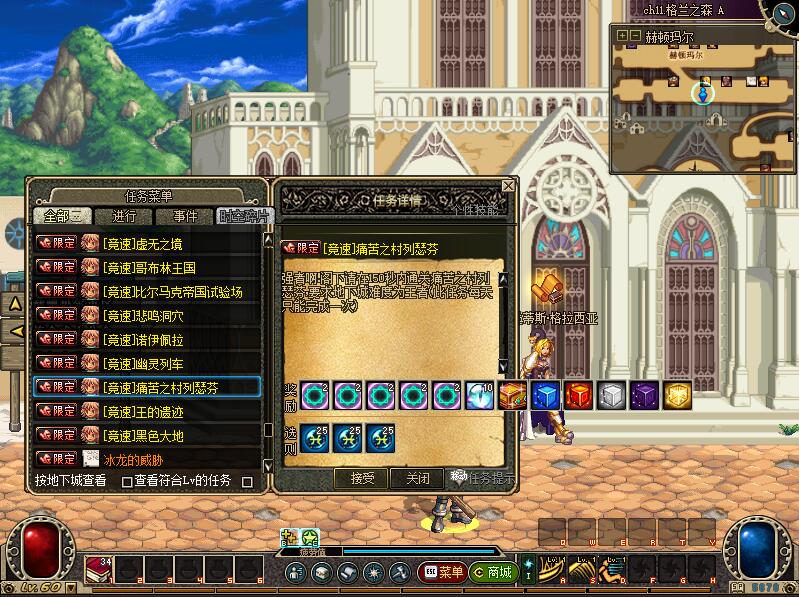Accept the quest with the 接受 button
This screenshot has height=597, width=799.
[x=362, y=478]
